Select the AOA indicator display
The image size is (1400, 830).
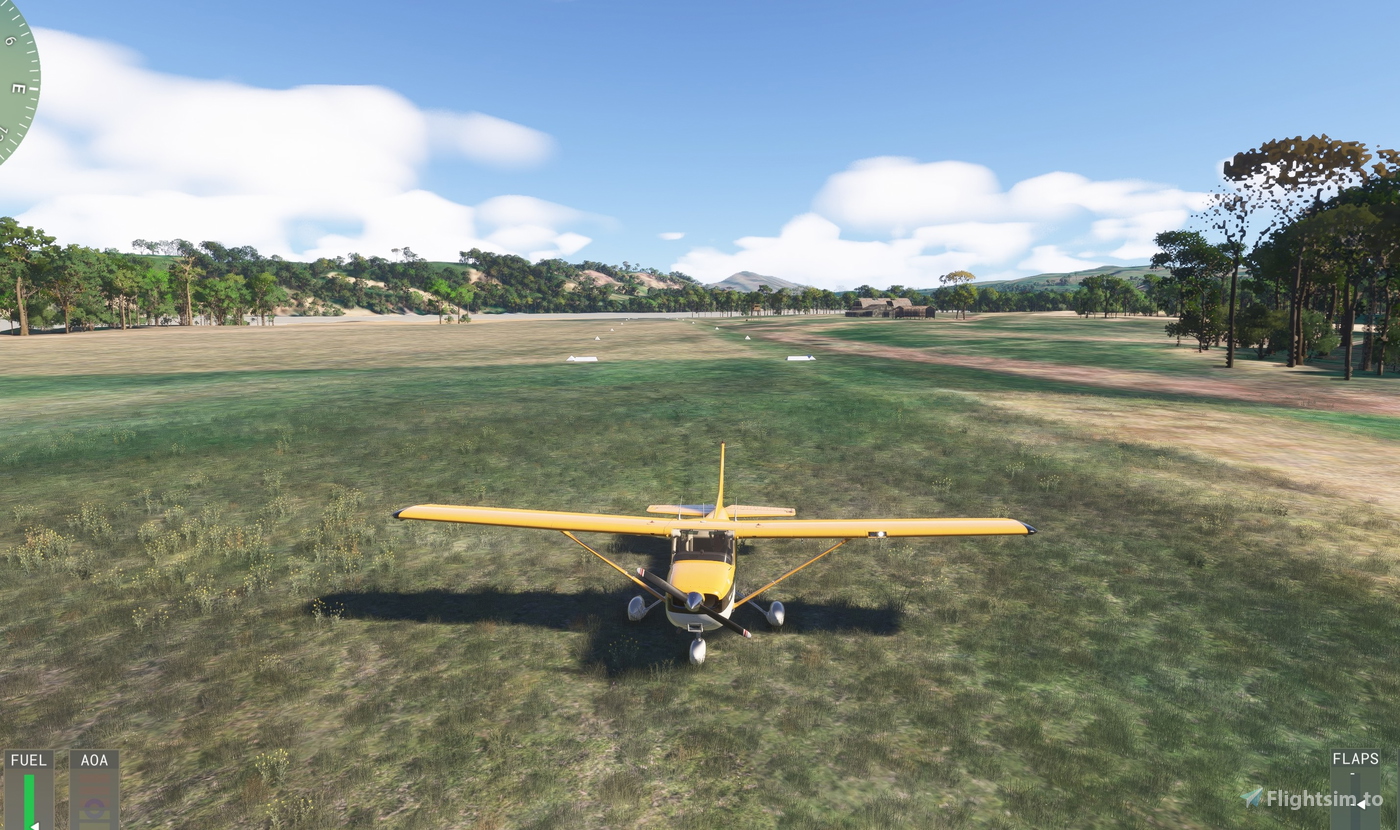click(94, 795)
